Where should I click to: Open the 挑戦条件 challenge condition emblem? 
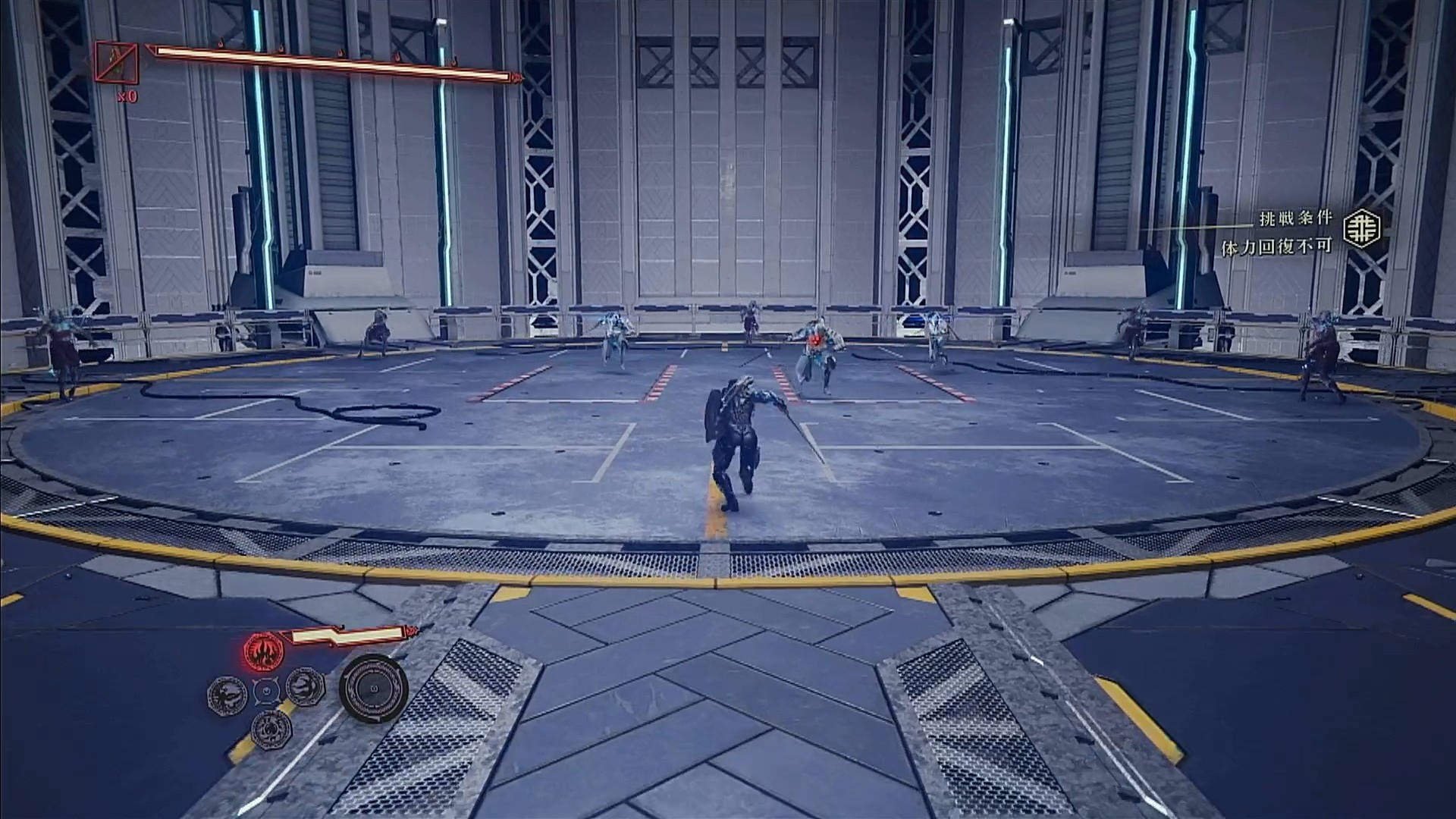pyautogui.click(x=1361, y=228)
